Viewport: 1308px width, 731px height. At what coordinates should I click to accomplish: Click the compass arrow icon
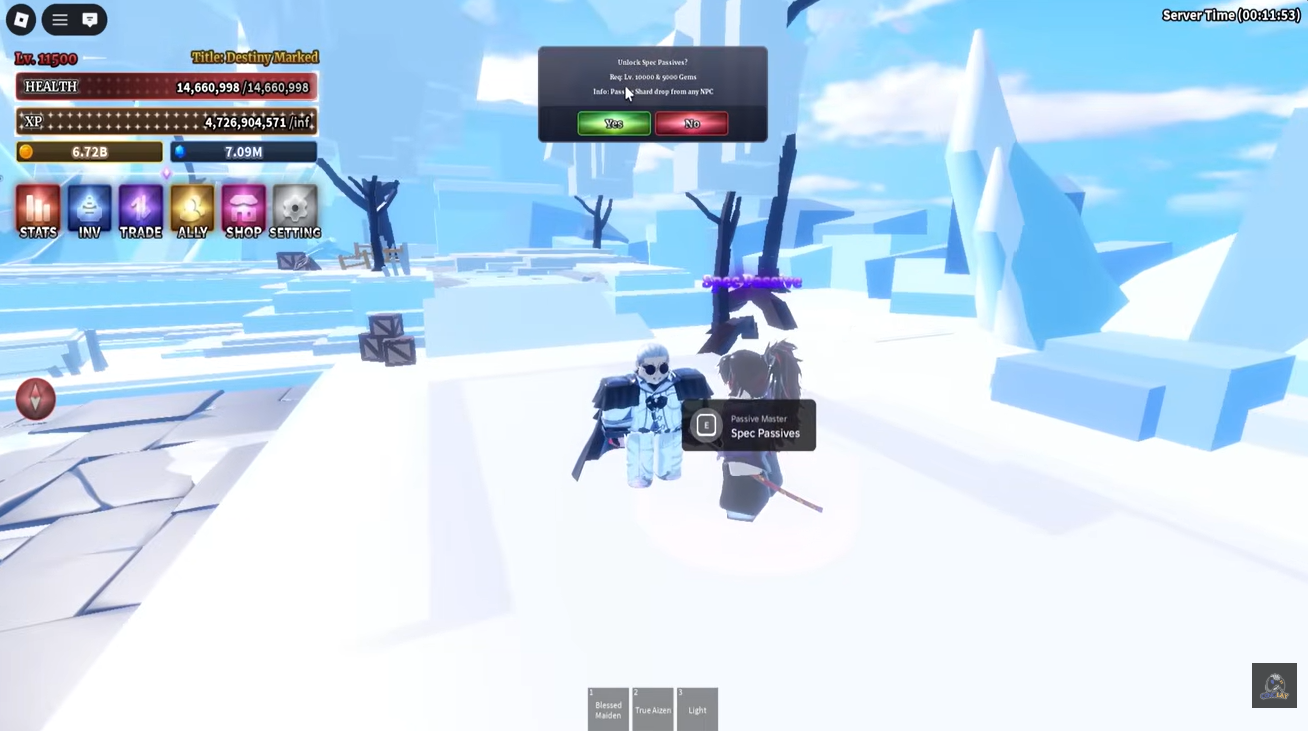click(x=34, y=398)
